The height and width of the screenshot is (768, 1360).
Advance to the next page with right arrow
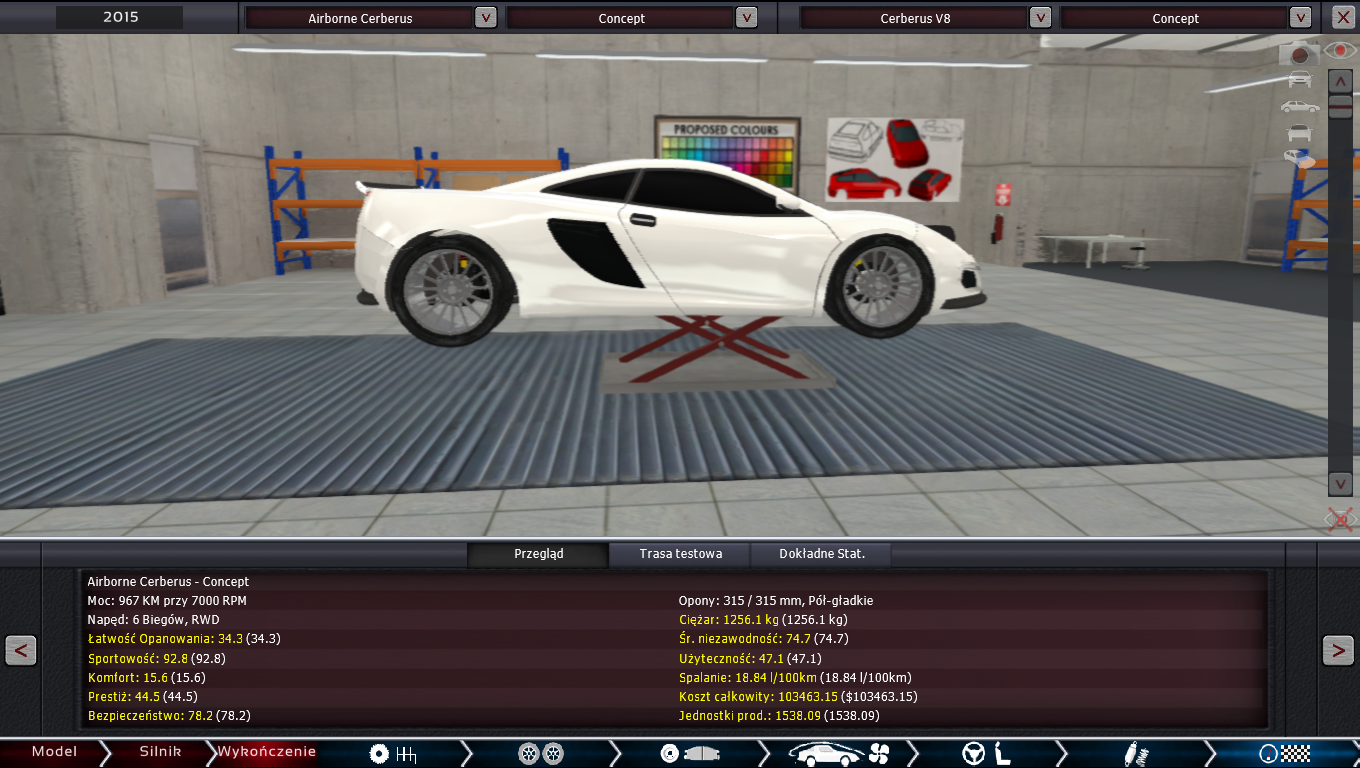(x=1338, y=650)
